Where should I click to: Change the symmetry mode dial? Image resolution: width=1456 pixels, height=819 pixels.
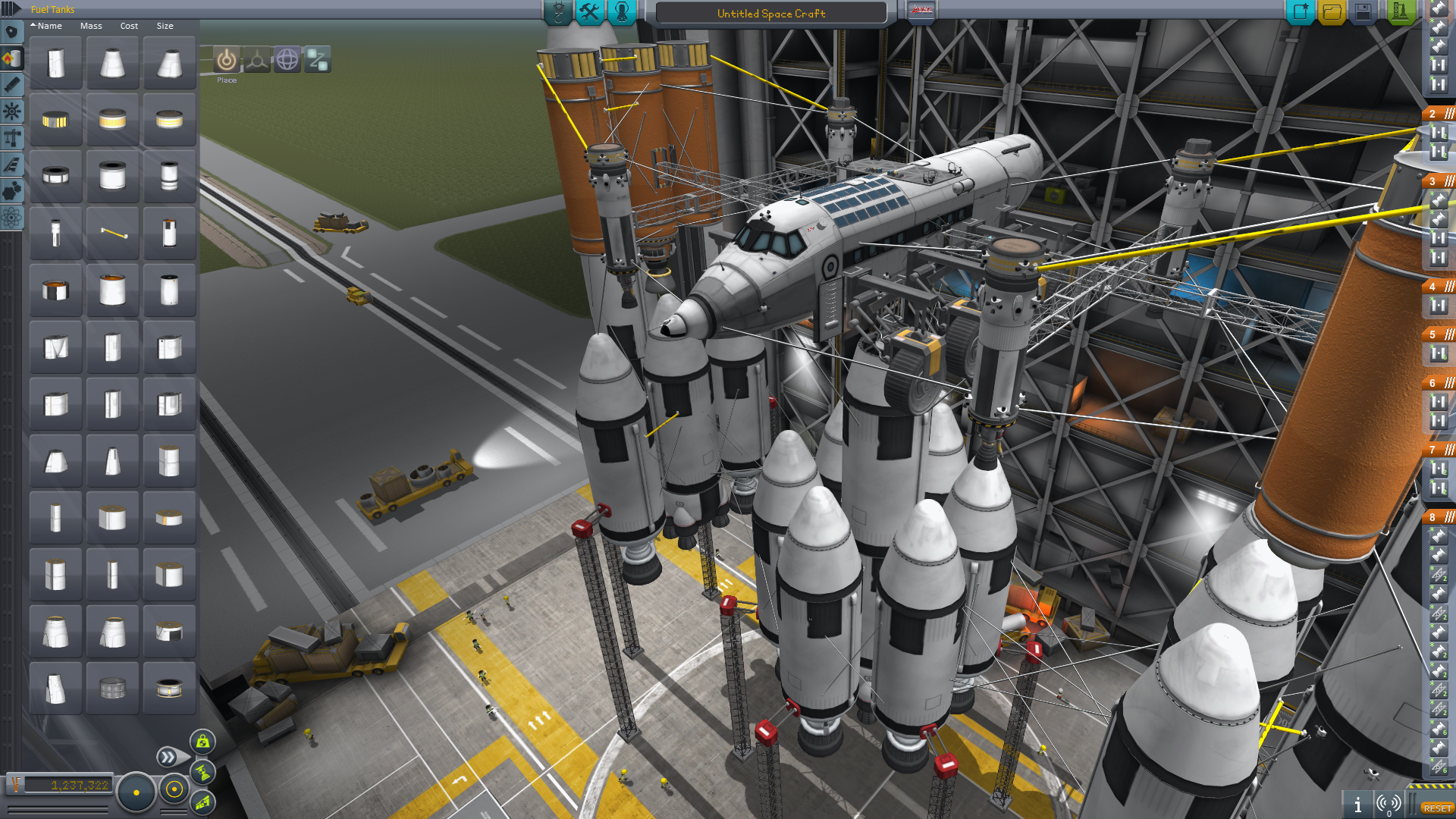tap(136, 792)
